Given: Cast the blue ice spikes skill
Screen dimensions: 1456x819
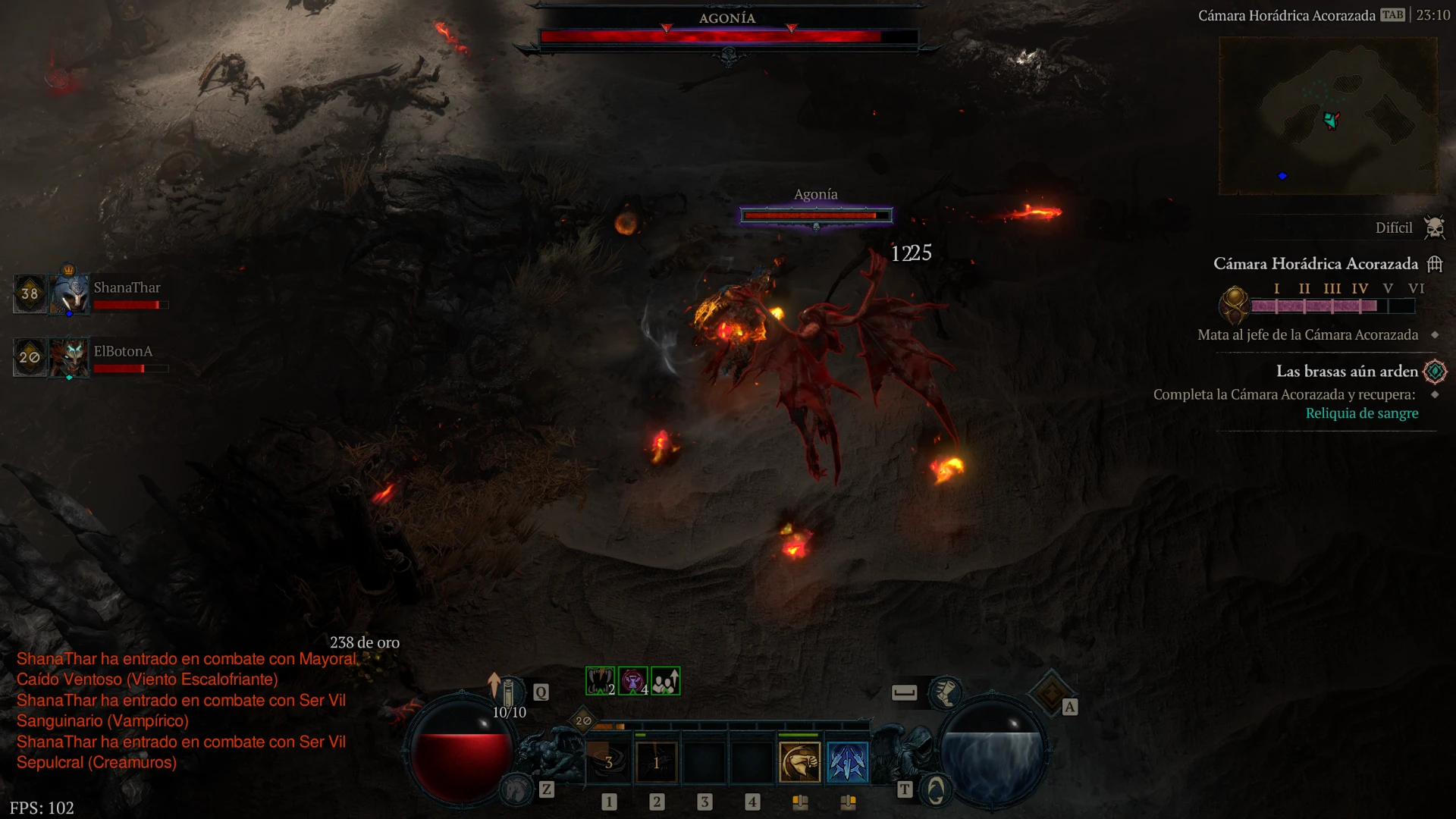Looking at the screenshot, I should [847, 762].
